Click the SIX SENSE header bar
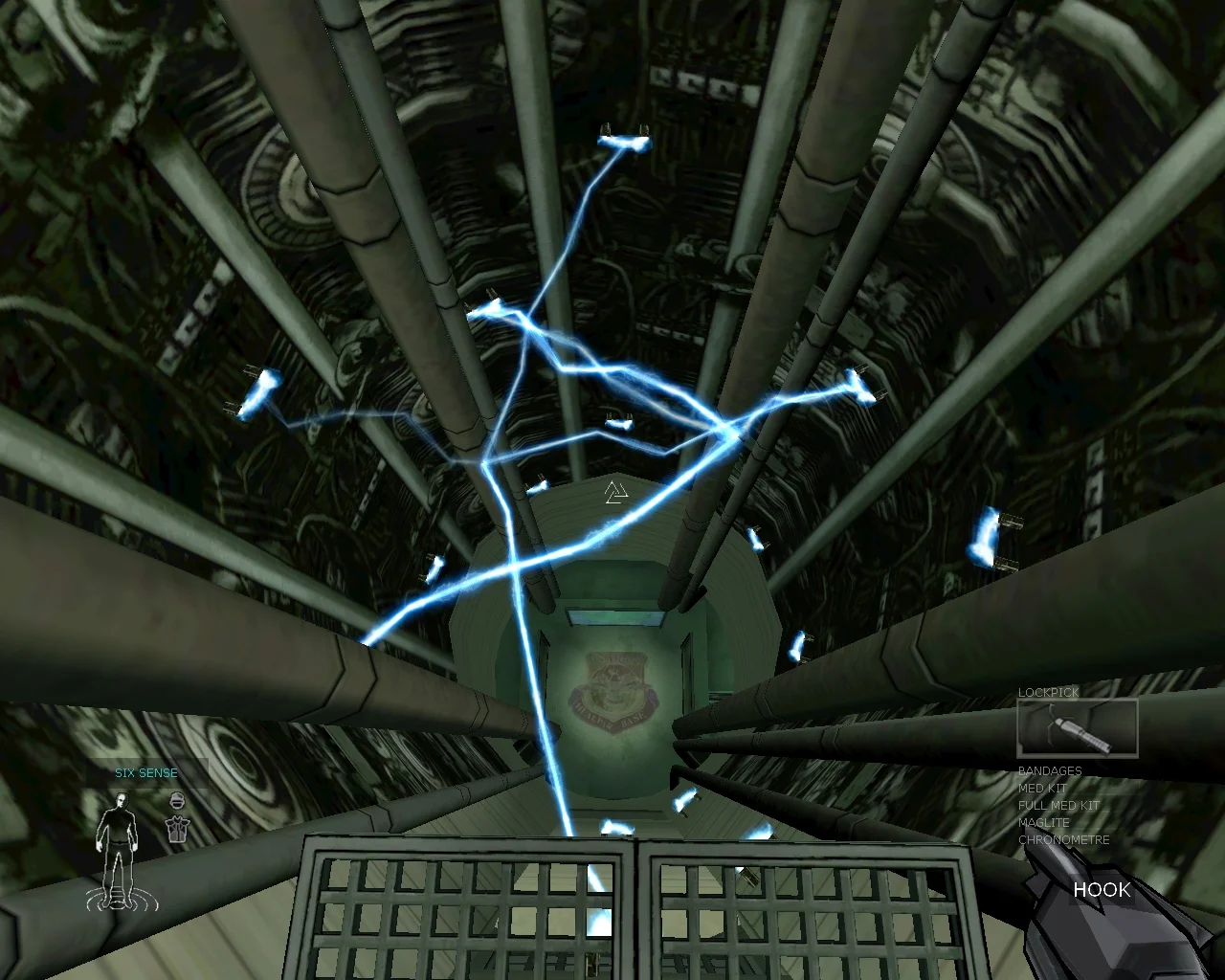The width and height of the screenshot is (1225, 980). tap(146, 772)
